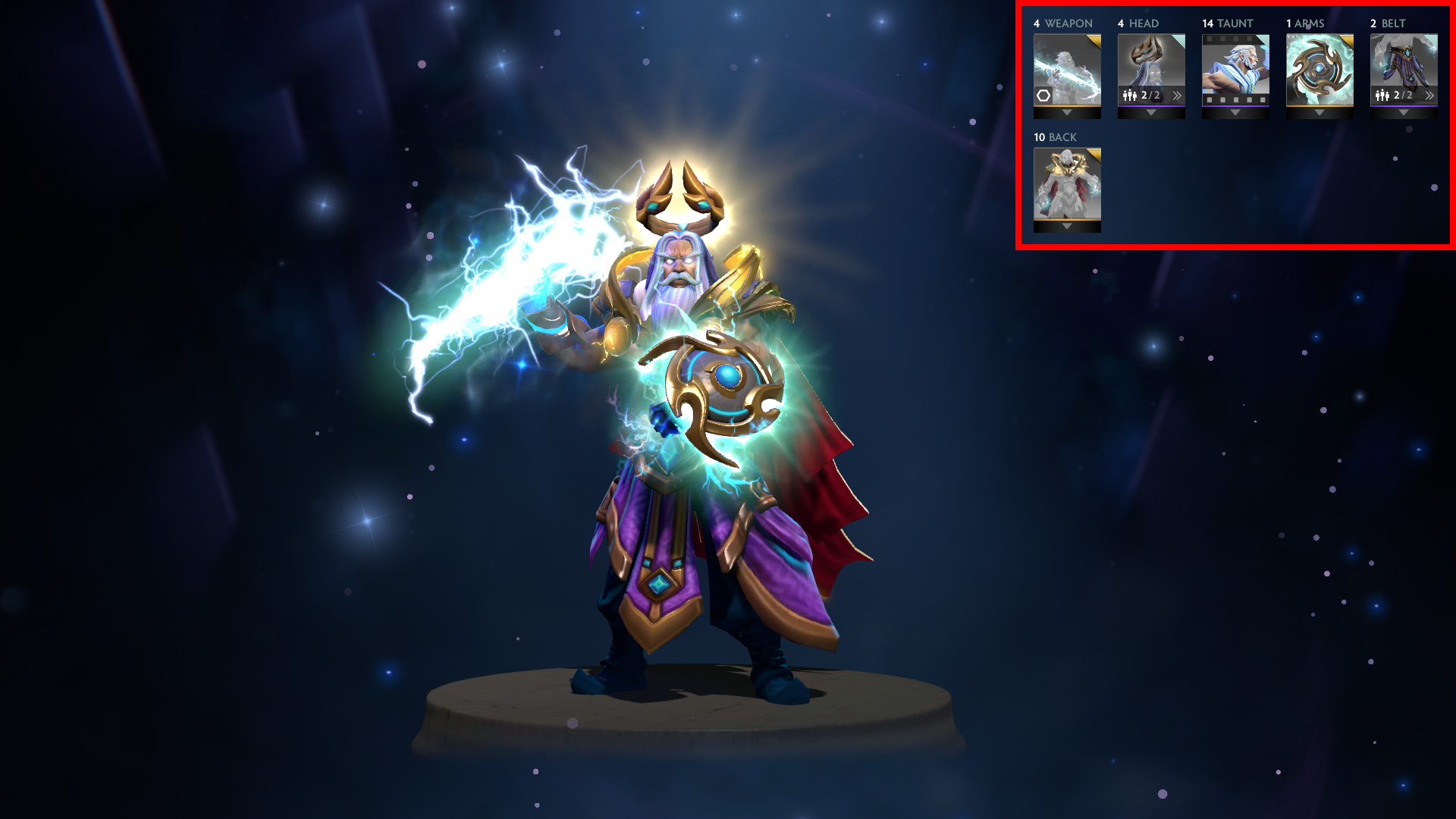
Task: Expand the Back slot dropdown arrow
Action: (1067, 227)
